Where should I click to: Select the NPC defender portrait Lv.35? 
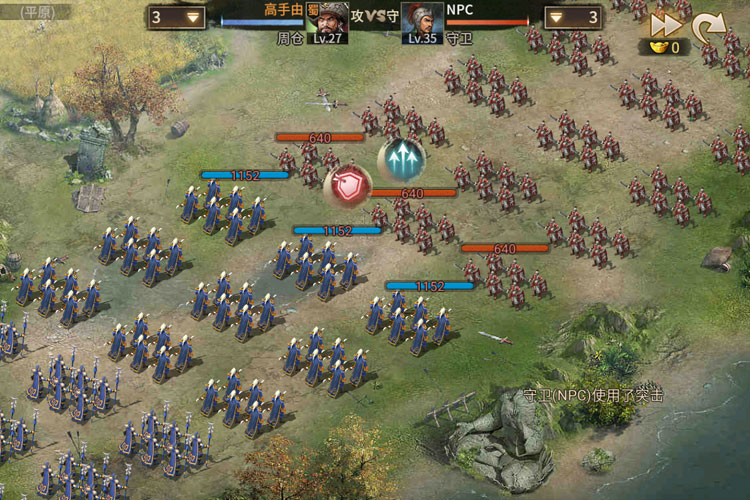422,22
